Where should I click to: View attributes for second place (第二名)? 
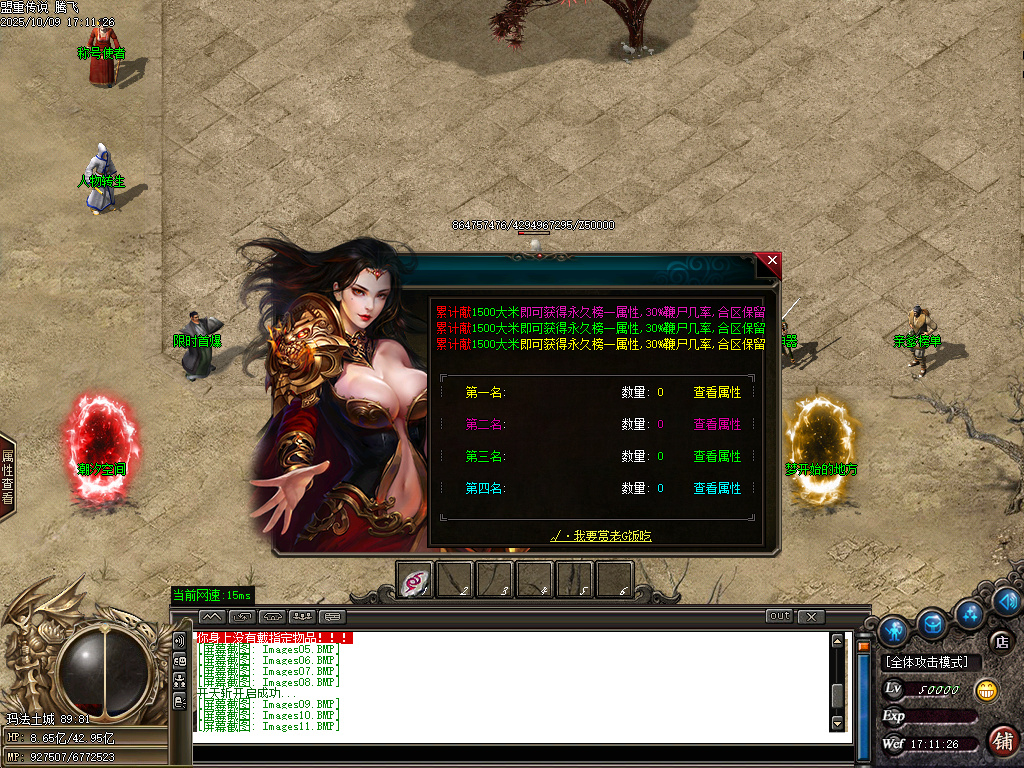coord(717,425)
